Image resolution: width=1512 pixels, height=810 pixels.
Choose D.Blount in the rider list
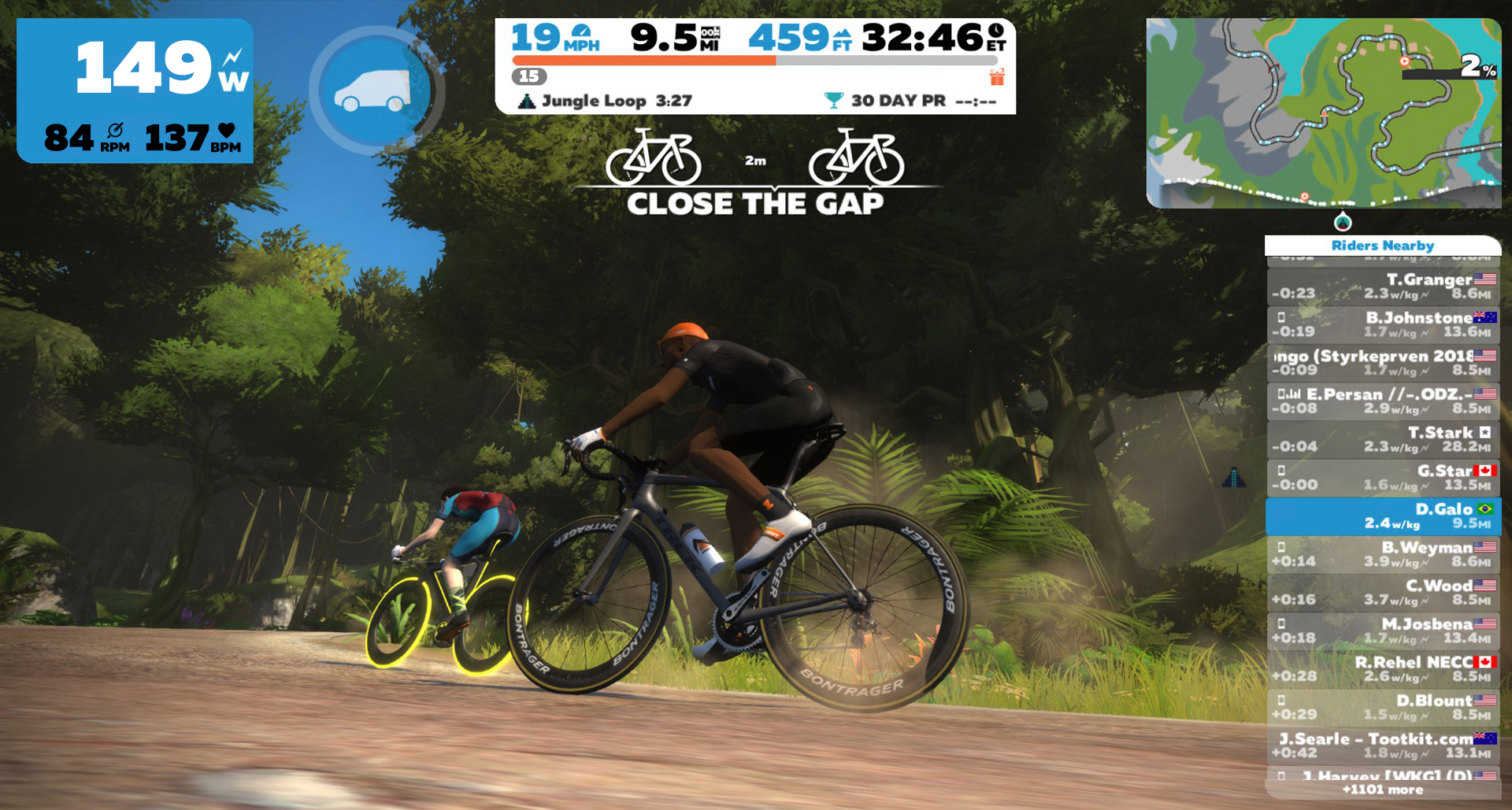point(1383,707)
